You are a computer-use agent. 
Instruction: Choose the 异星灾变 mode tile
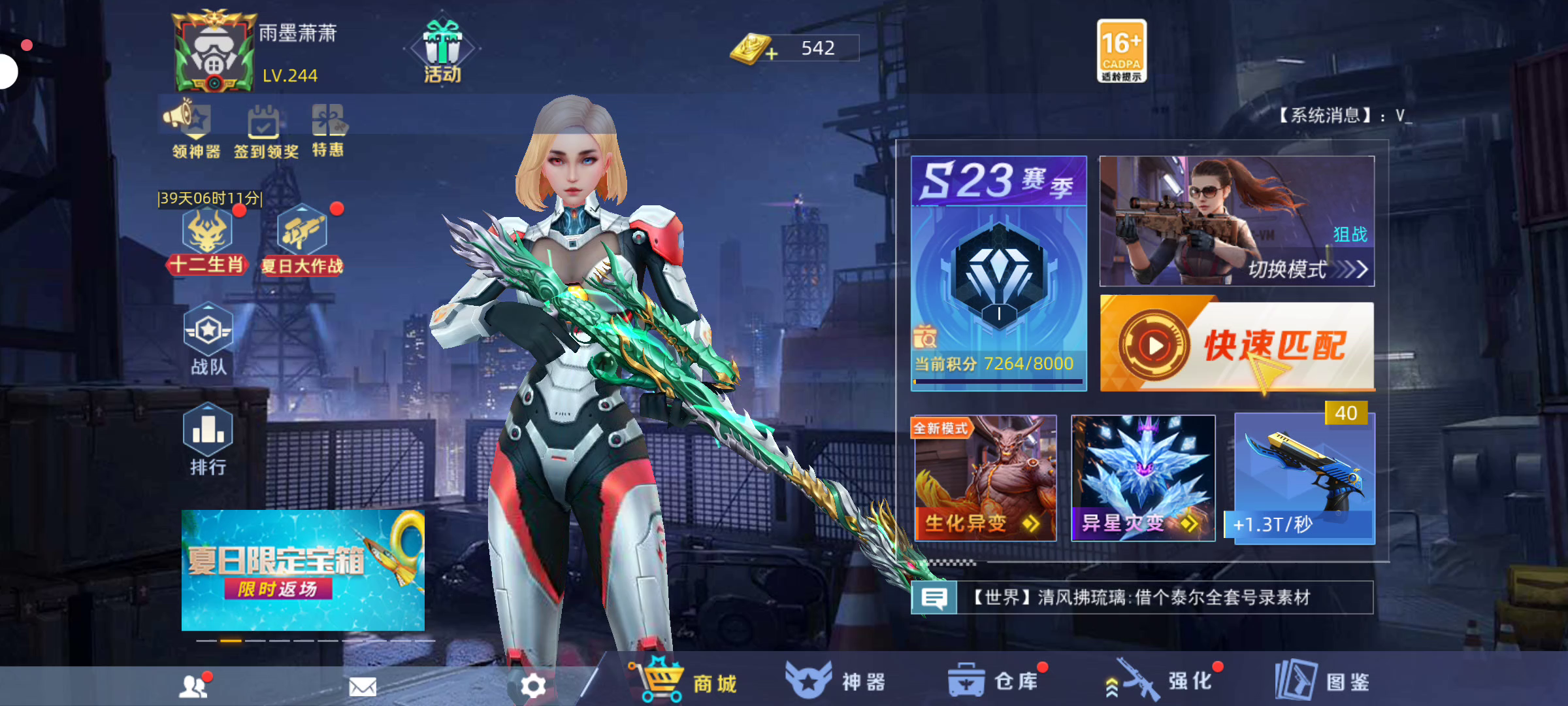click(x=1143, y=479)
